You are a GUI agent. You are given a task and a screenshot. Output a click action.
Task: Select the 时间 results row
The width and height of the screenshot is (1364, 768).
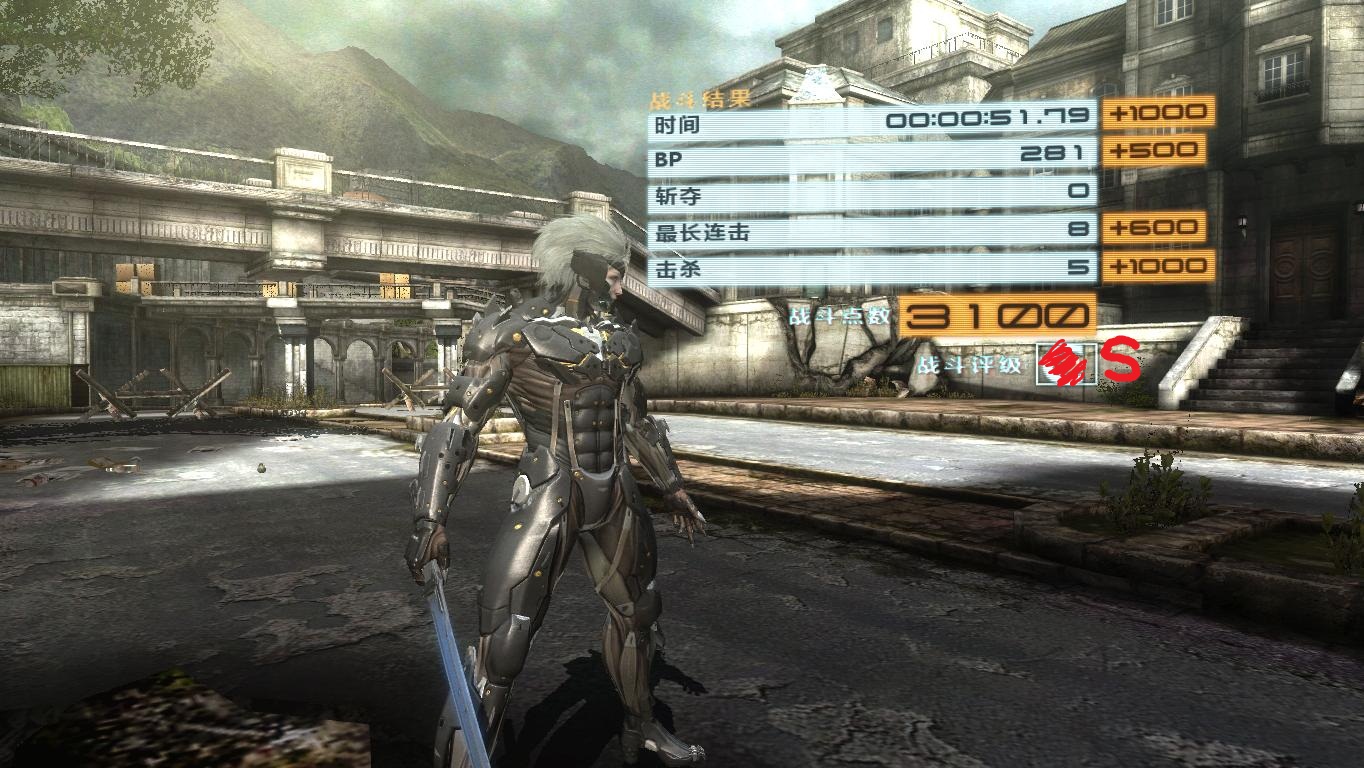point(870,122)
